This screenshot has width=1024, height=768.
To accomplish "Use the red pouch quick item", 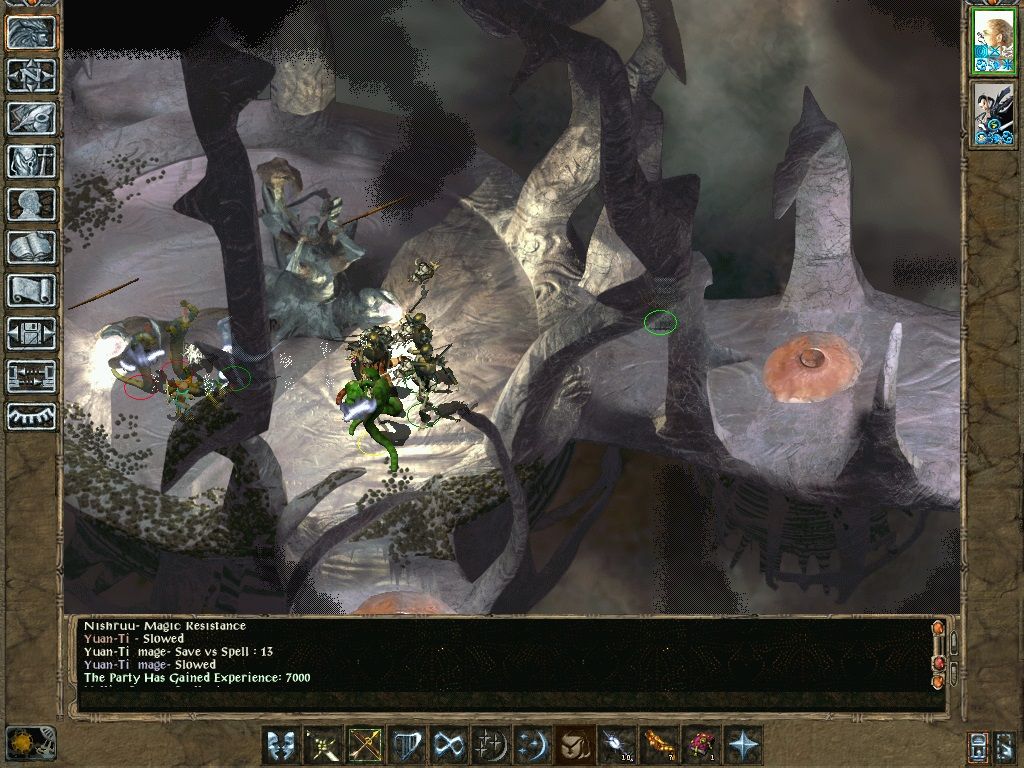I will point(699,745).
